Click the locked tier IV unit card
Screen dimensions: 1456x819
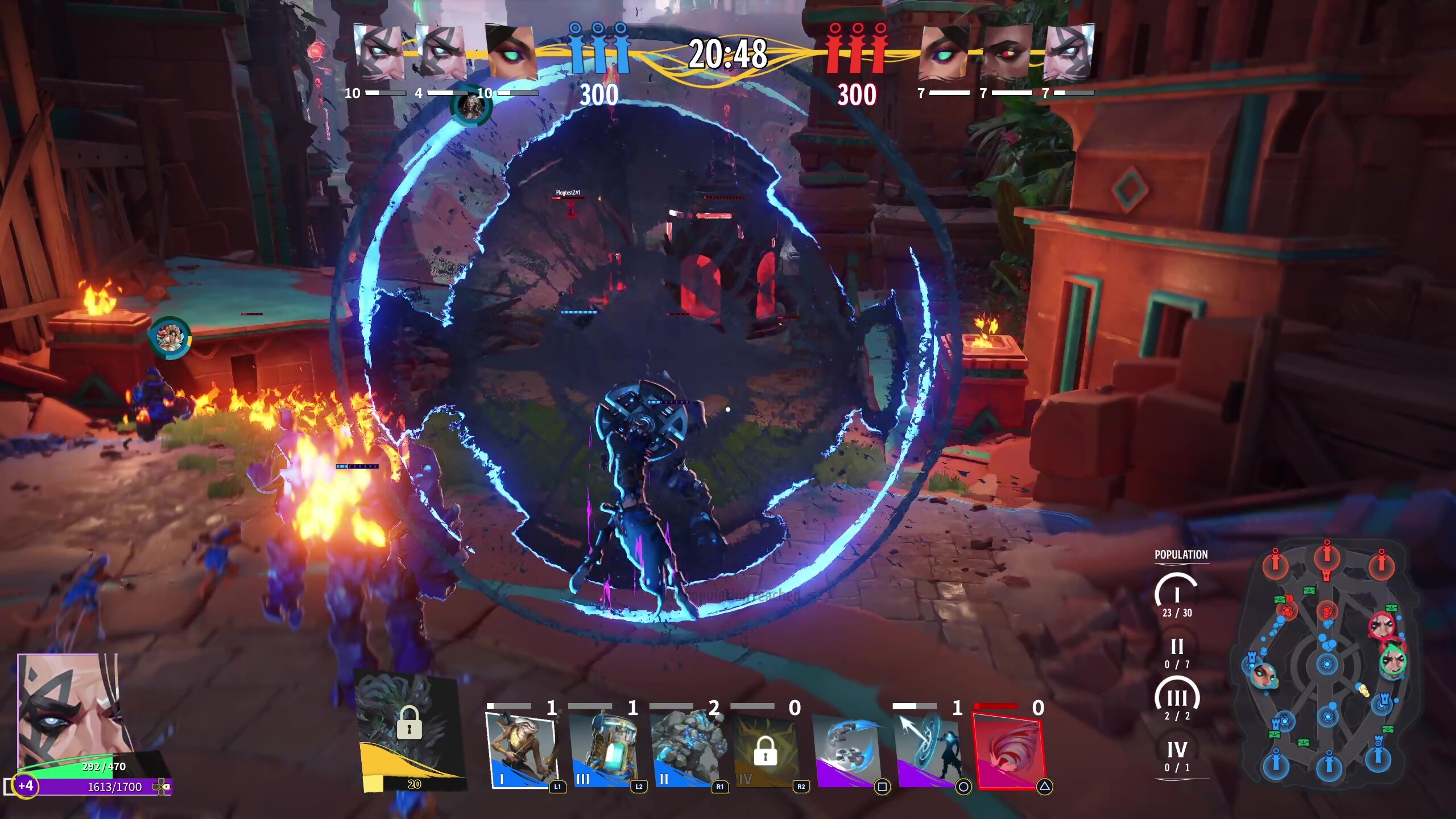tap(766, 751)
